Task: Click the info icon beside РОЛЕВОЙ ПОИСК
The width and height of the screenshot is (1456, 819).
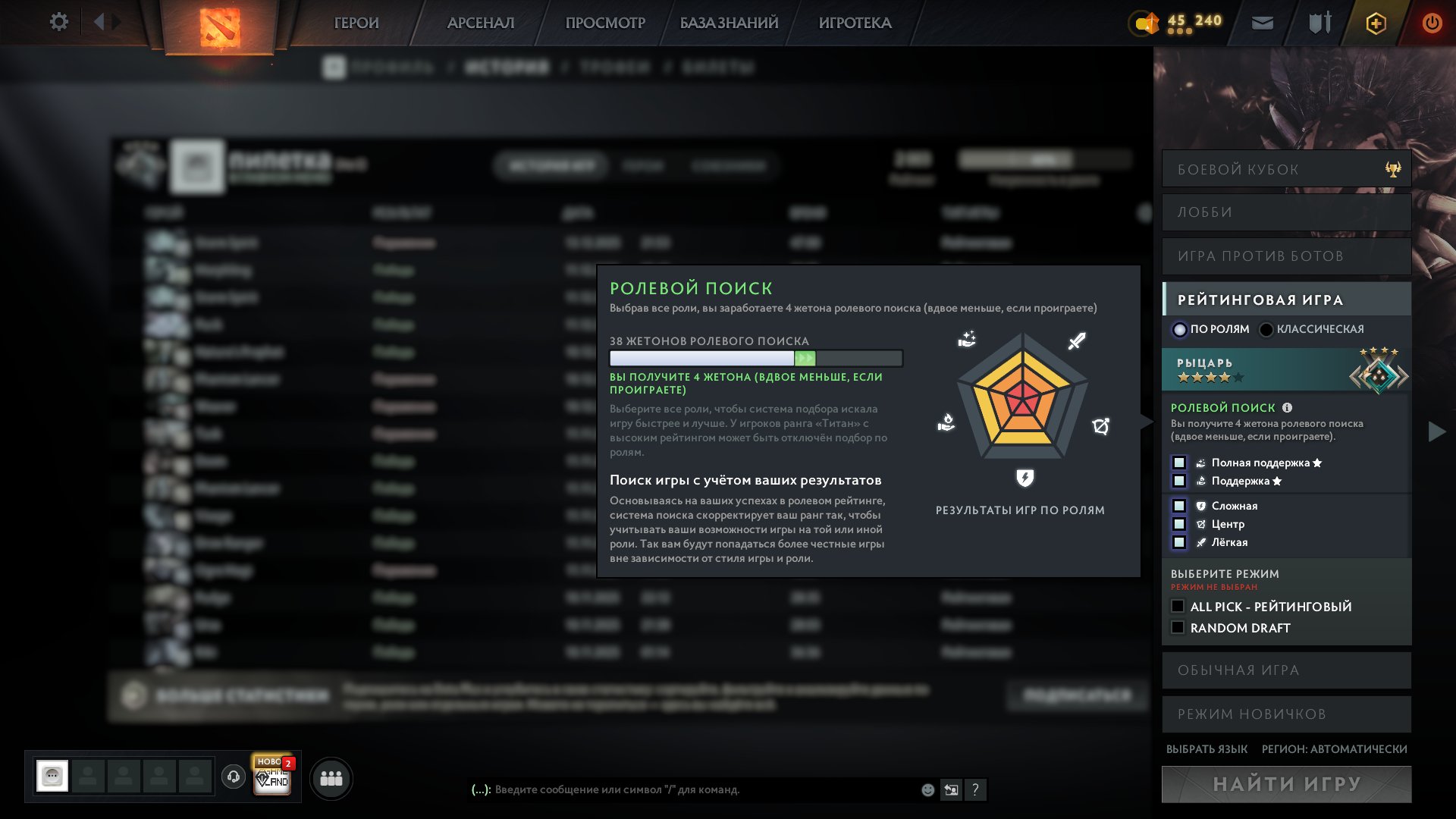Action: 1288,407
